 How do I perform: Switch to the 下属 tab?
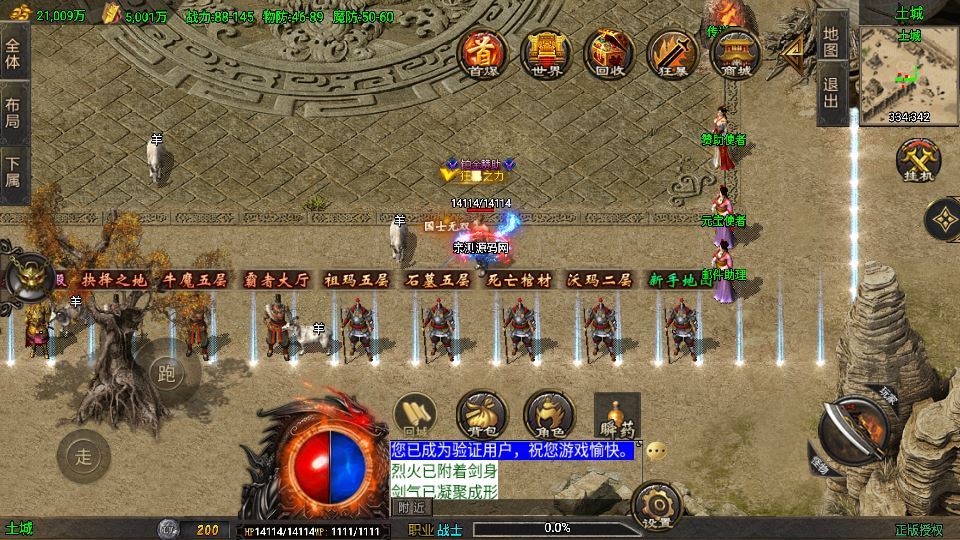[x=13, y=172]
